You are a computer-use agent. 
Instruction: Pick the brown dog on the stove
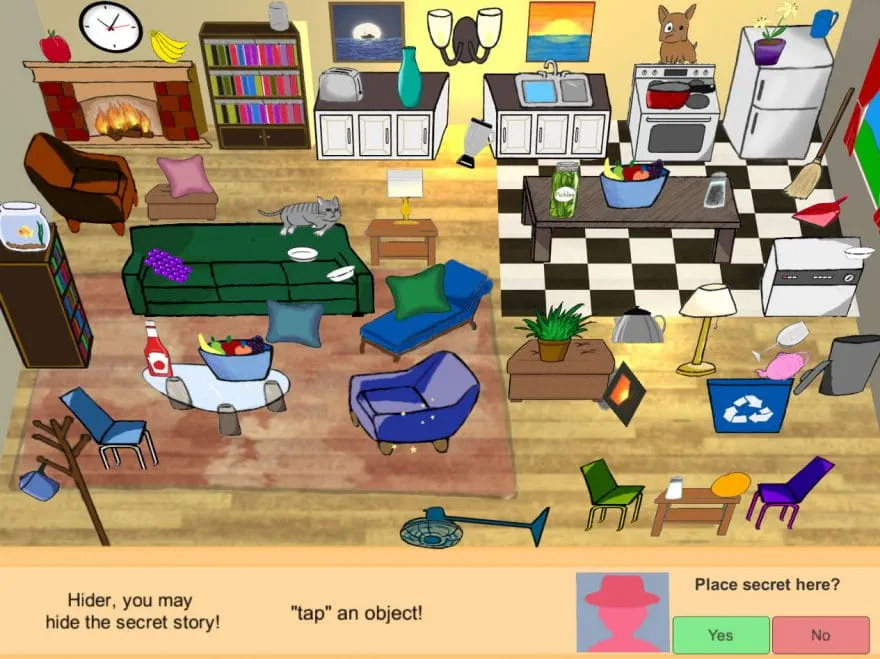click(x=677, y=34)
